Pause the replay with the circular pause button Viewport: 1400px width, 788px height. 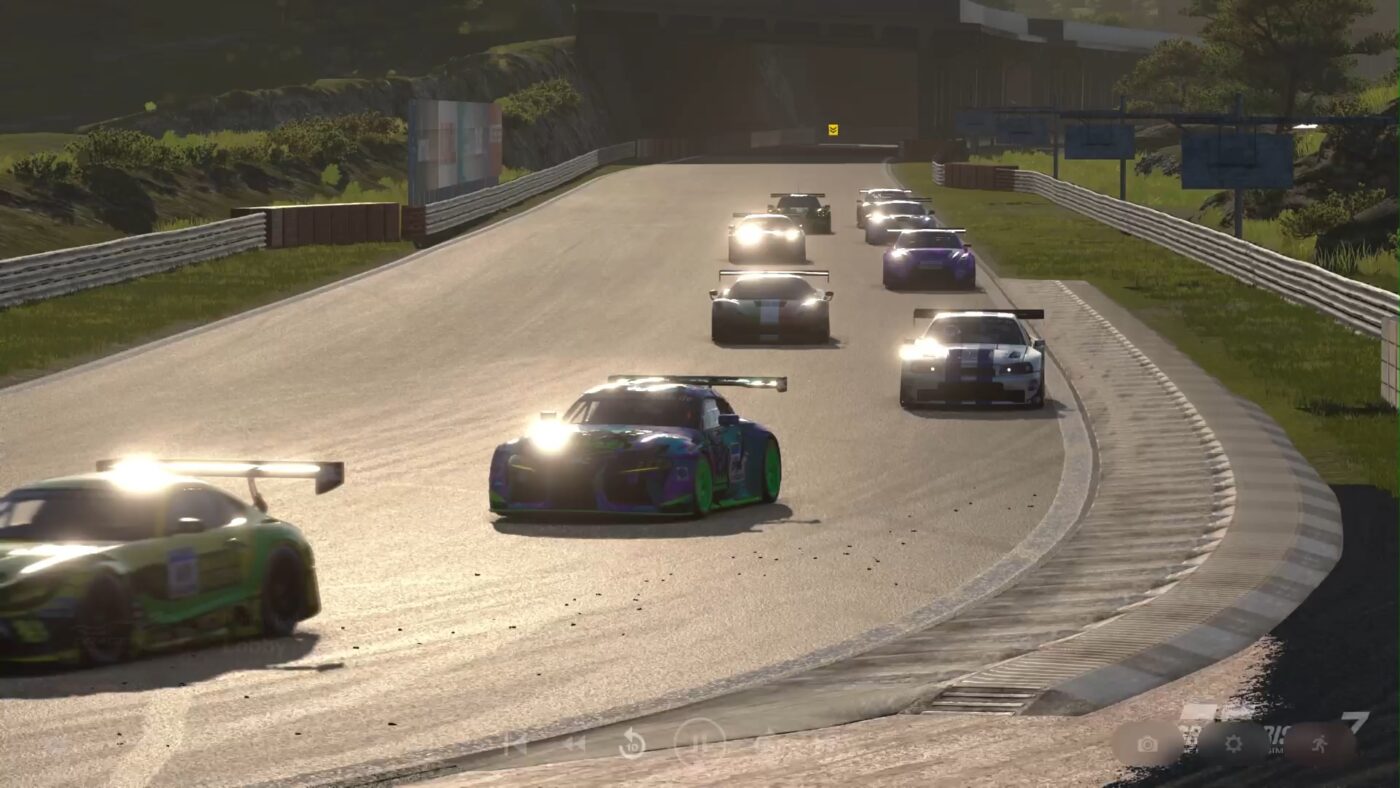699,743
